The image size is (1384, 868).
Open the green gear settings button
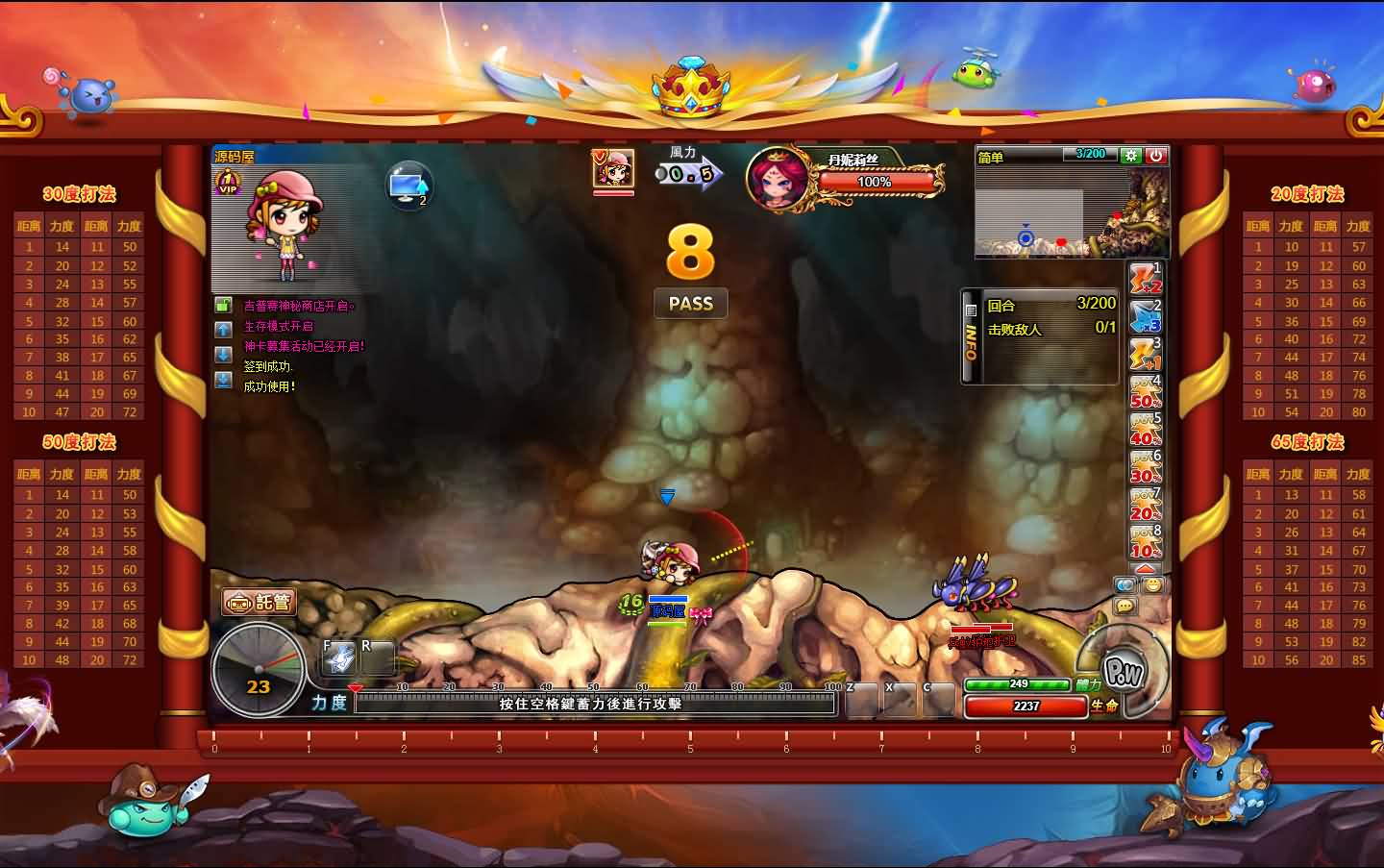pos(1130,156)
